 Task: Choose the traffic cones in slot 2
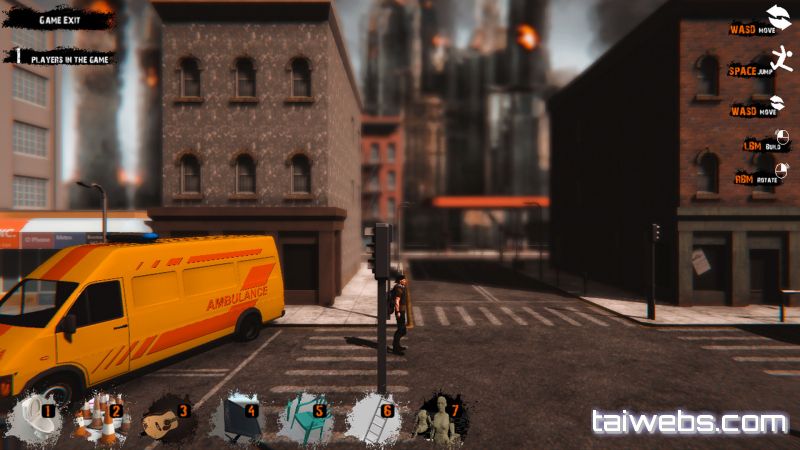pos(98,418)
